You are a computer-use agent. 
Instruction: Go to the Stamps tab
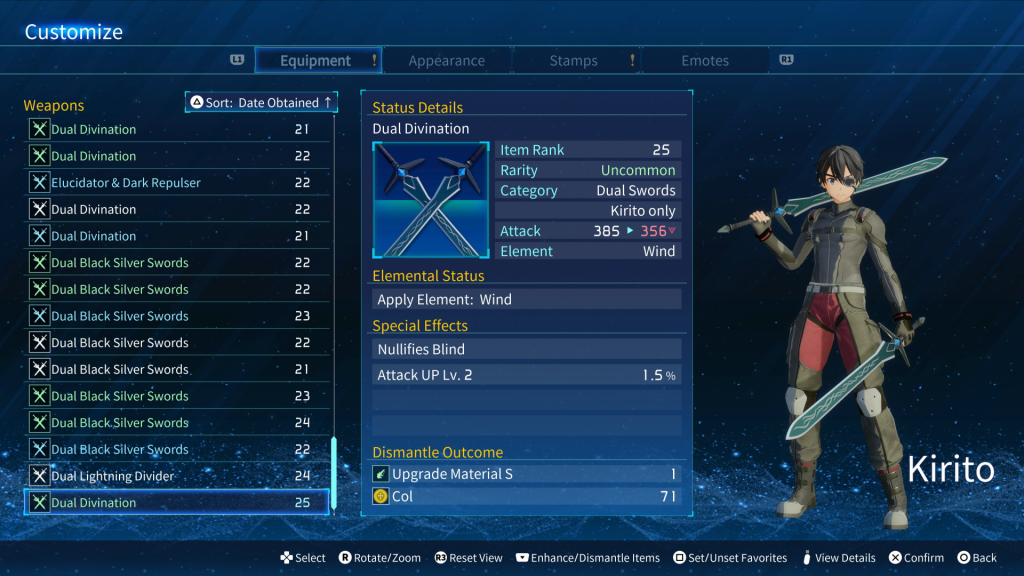(x=573, y=61)
